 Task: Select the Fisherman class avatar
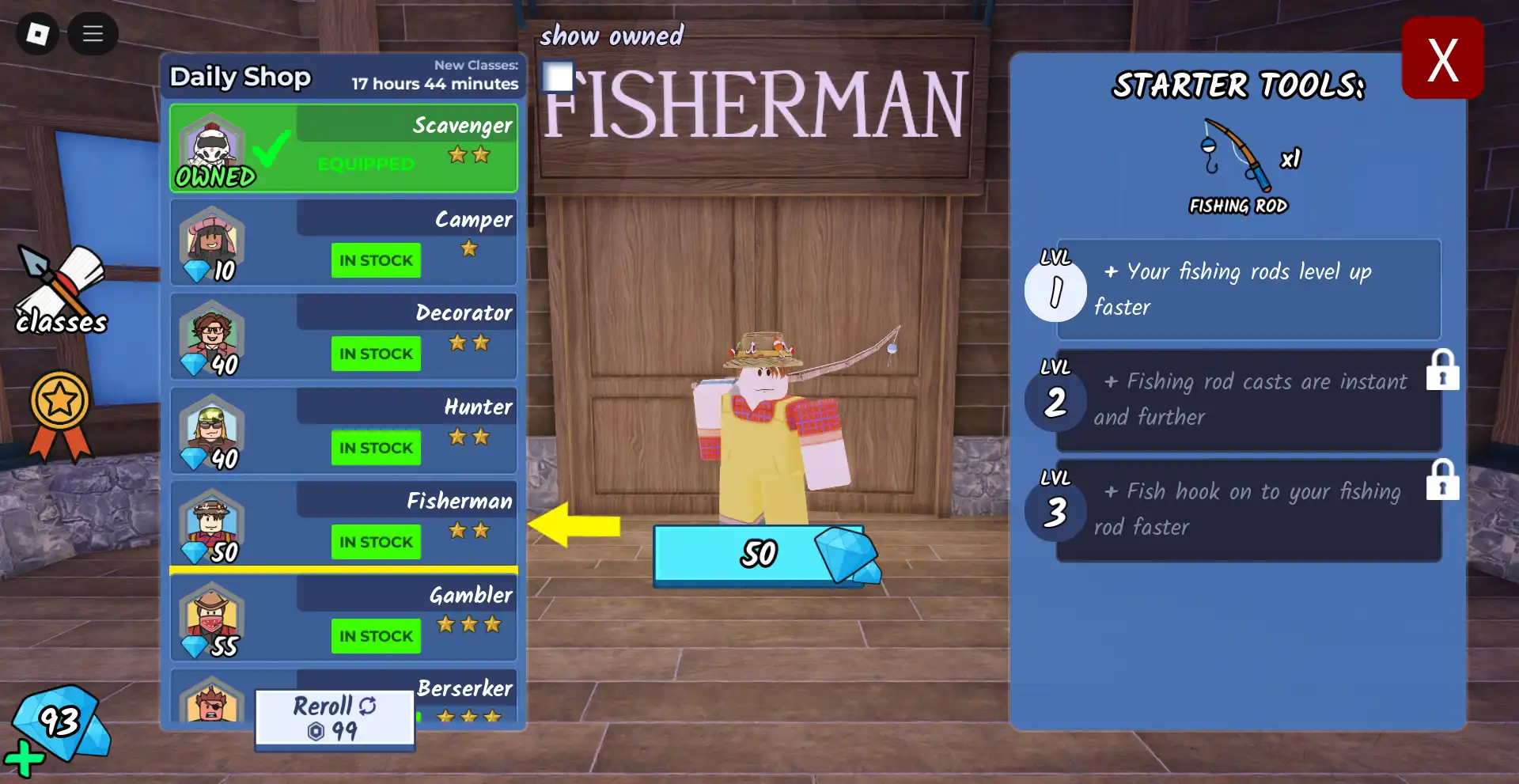(208, 523)
